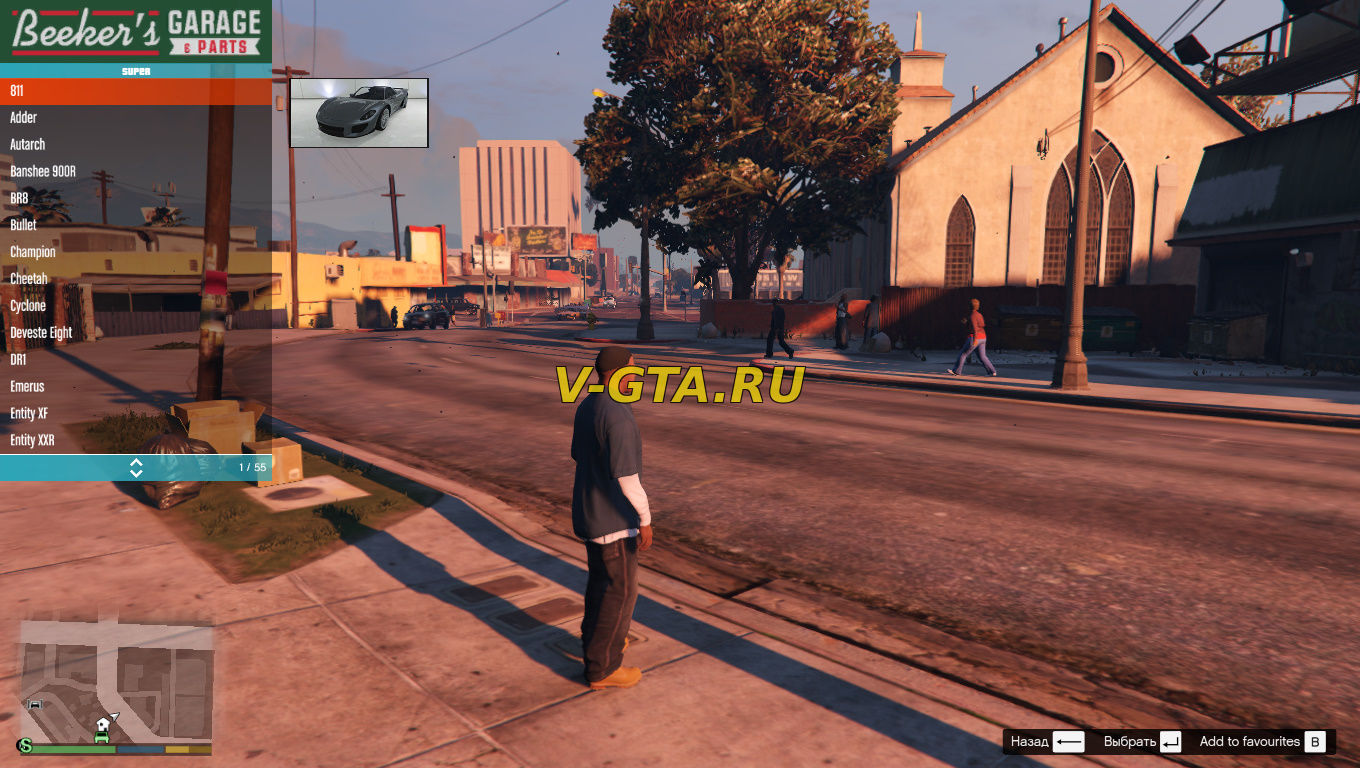
Task: Click the up-down scroll arrows in menu footer
Action: (x=136, y=468)
